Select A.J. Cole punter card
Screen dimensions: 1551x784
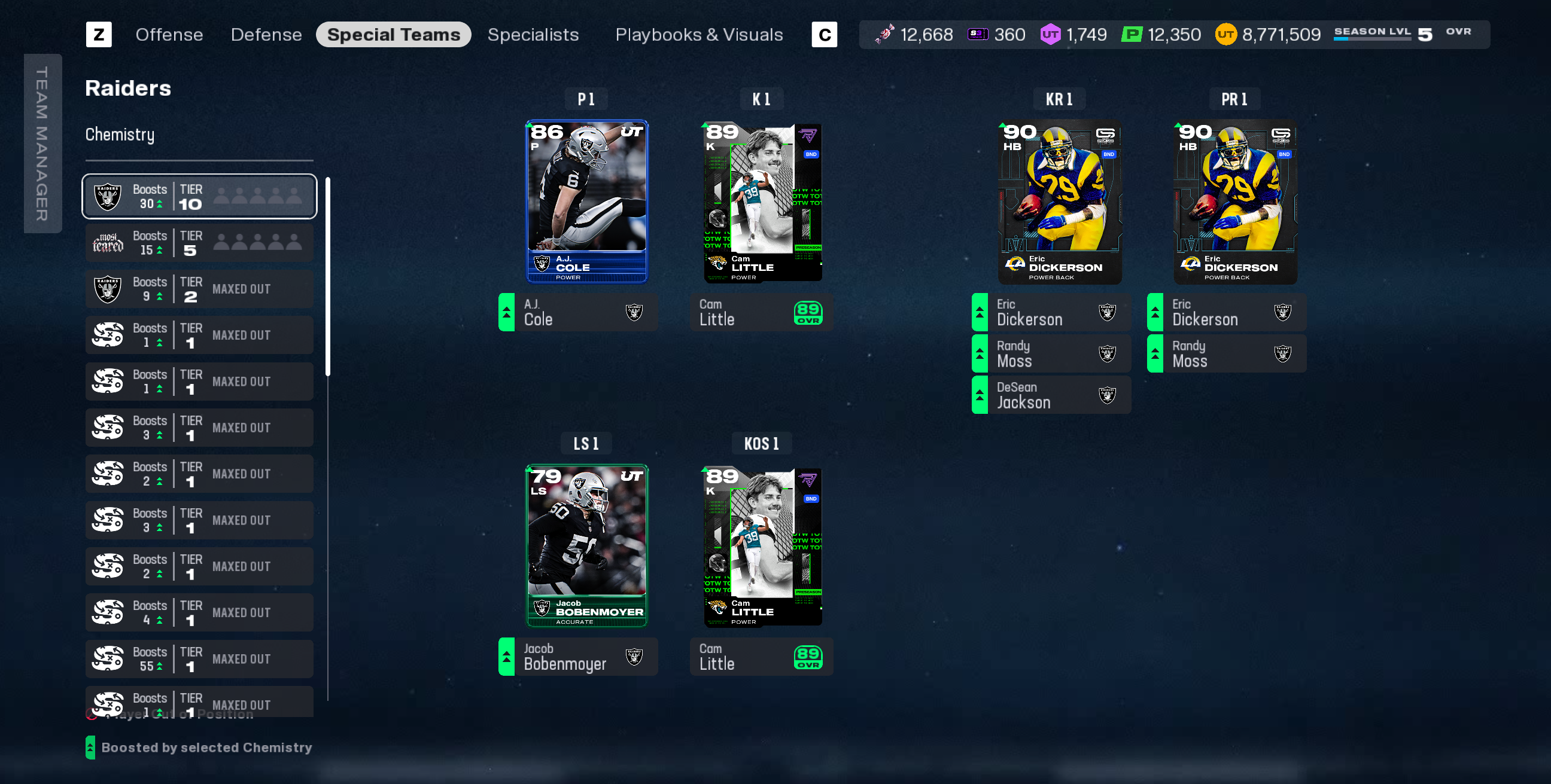click(586, 202)
